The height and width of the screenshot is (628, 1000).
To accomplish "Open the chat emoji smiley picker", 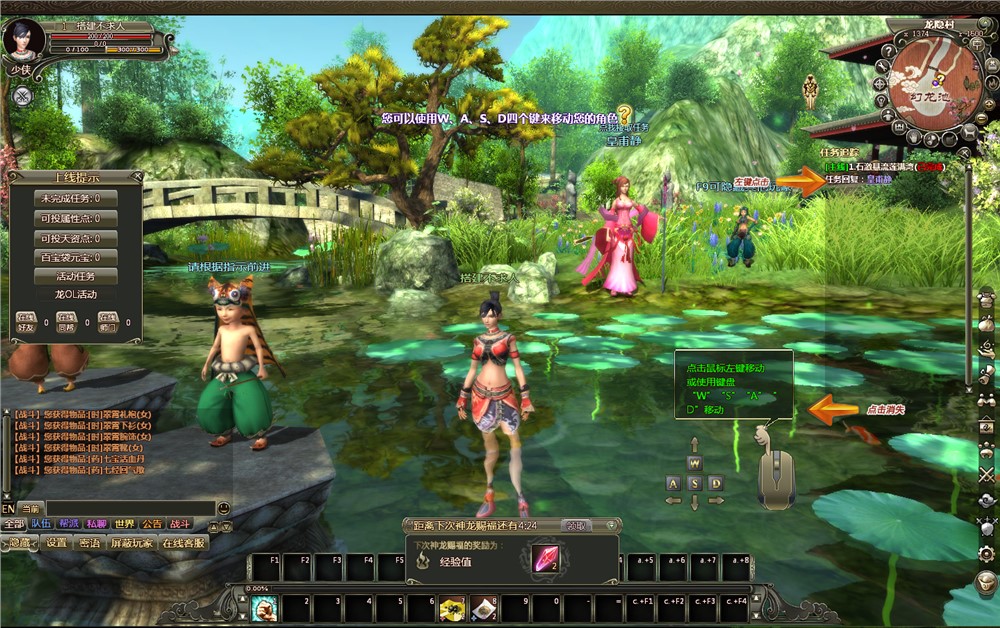I will pos(223,508).
